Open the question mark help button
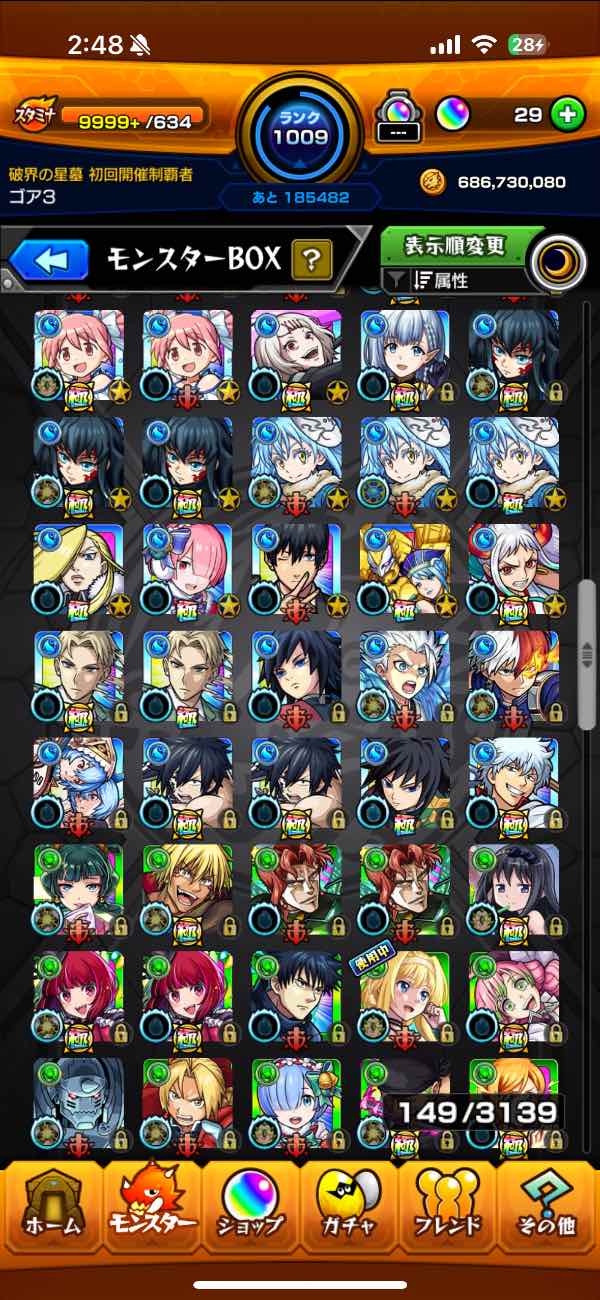This screenshot has height=1300, width=600. [x=311, y=262]
